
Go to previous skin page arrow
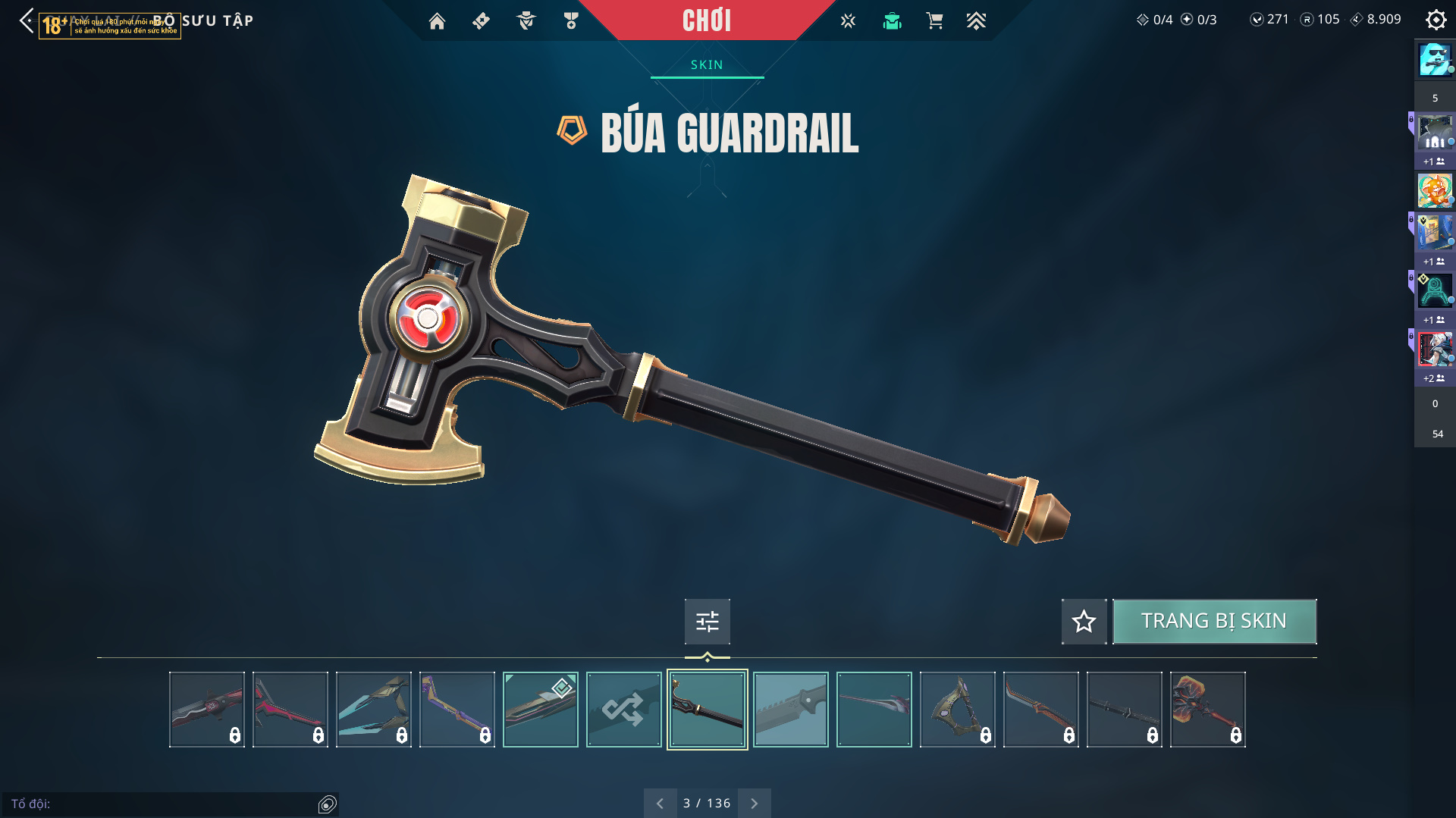pyautogui.click(x=660, y=803)
